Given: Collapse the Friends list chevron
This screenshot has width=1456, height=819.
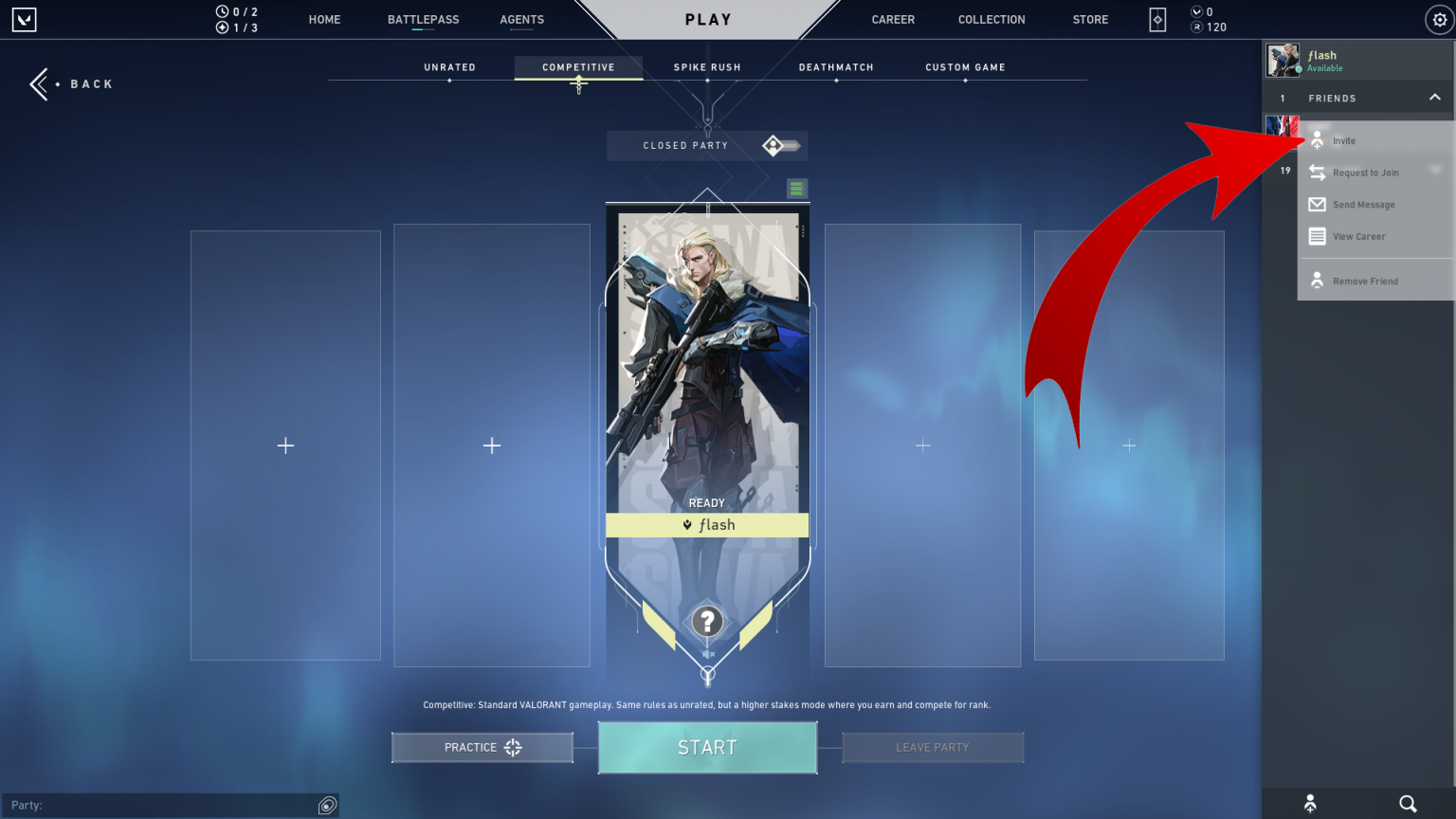Looking at the screenshot, I should pos(1434,98).
